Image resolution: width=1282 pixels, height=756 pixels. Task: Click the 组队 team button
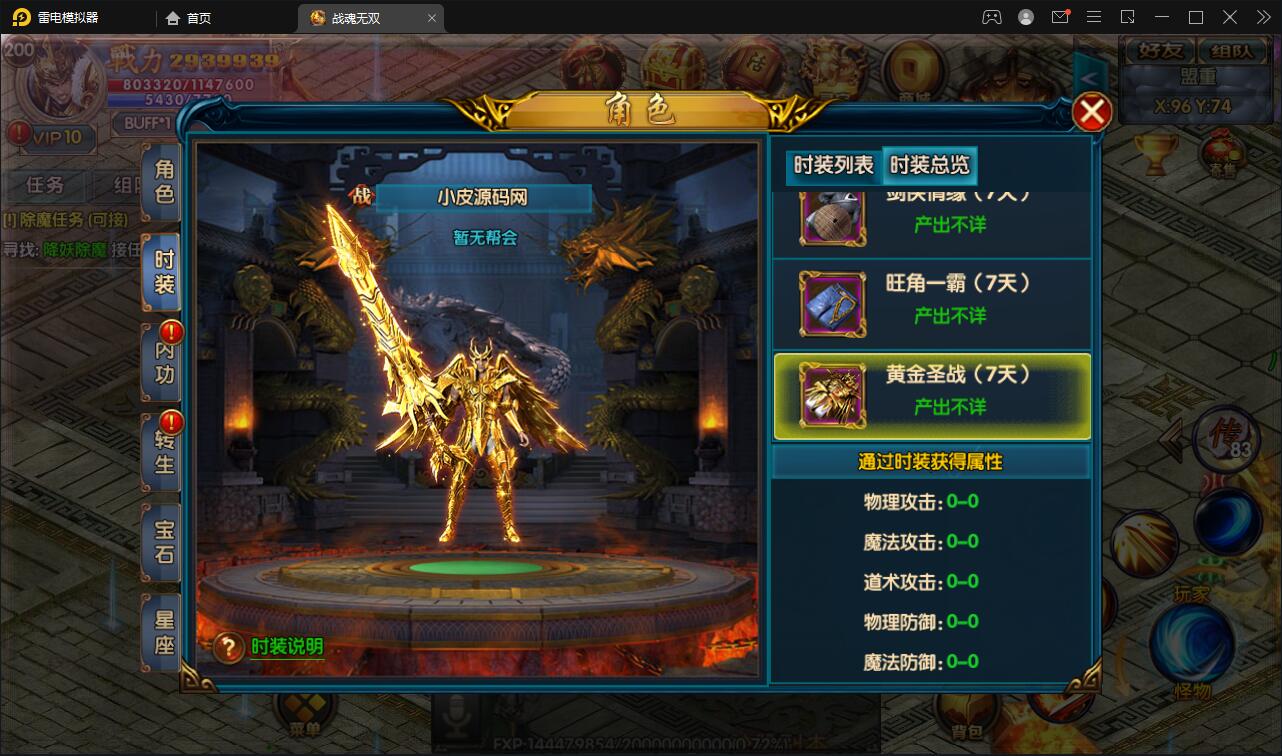tap(1233, 50)
